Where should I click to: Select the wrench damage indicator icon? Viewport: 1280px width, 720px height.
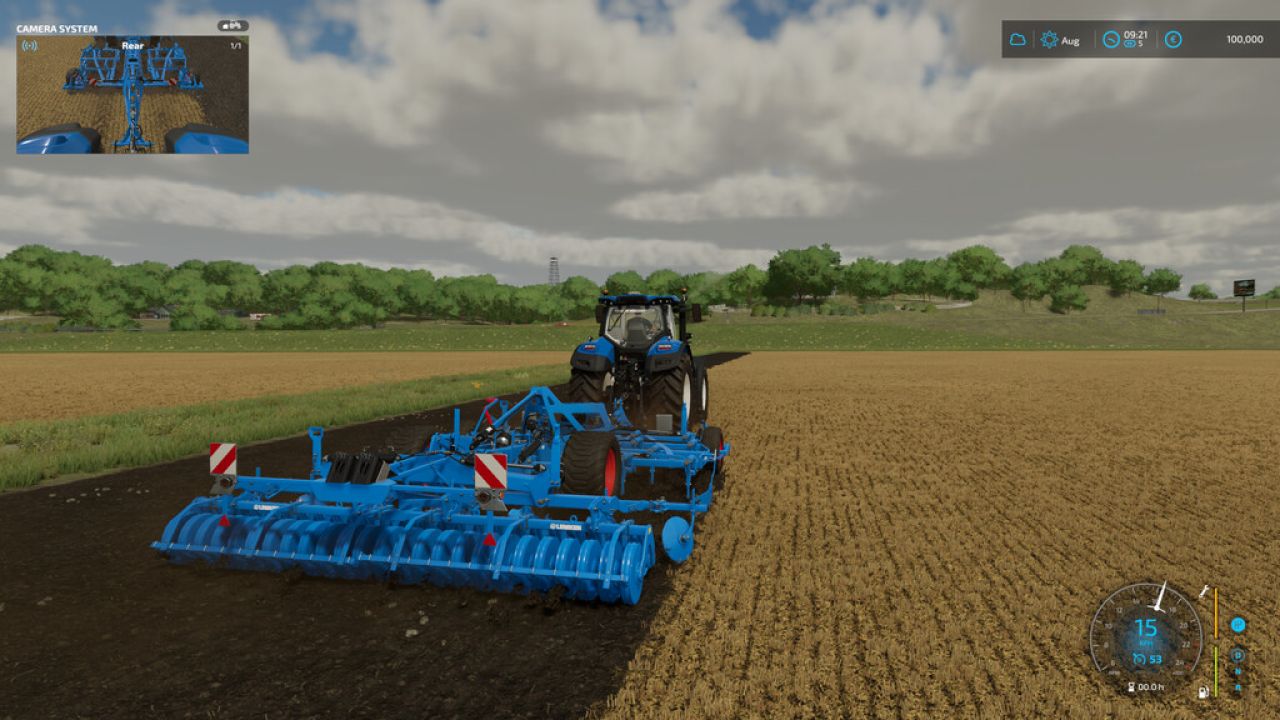[1204, 592]
